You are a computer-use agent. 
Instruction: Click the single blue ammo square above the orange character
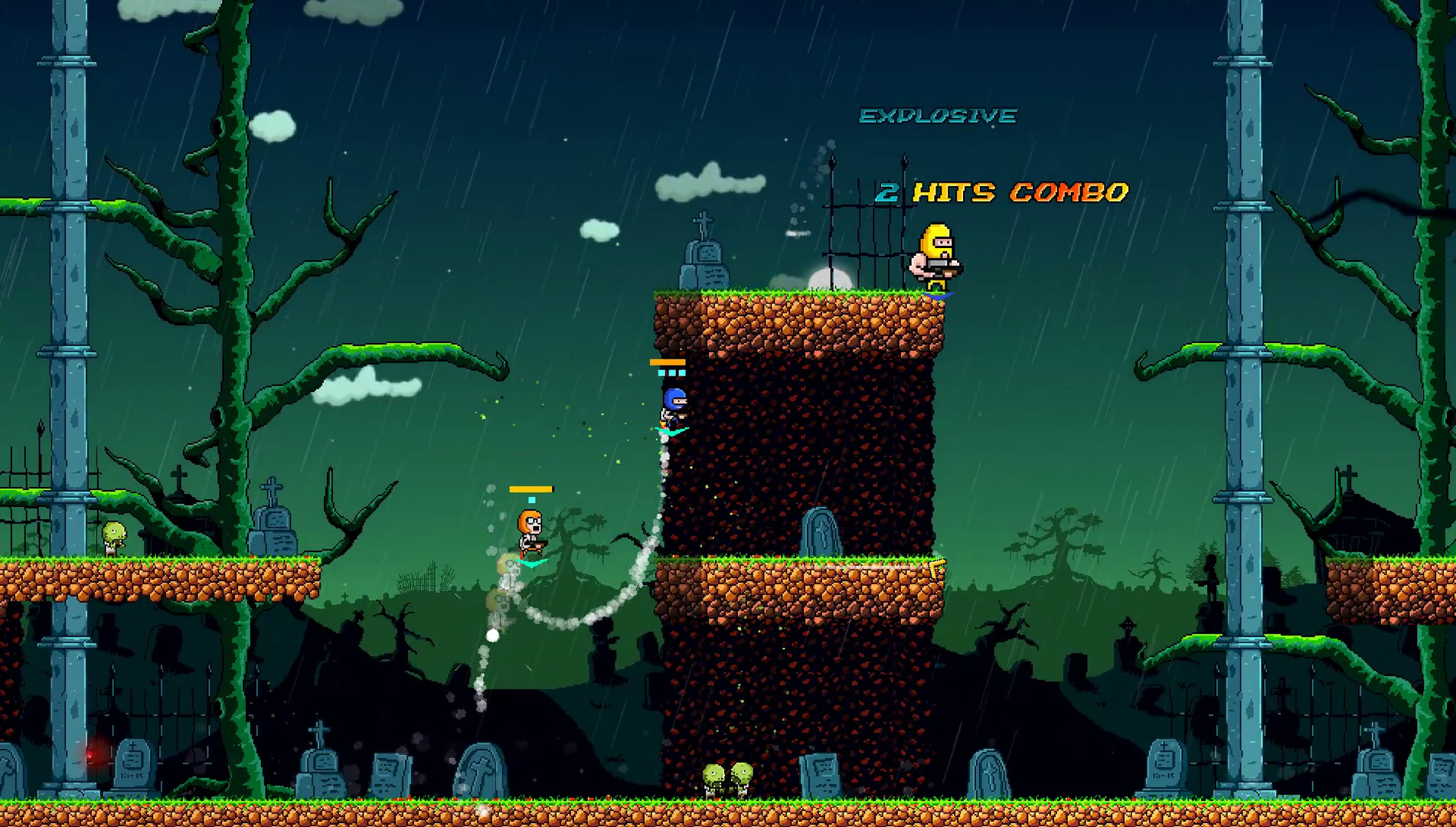(x=531, y=498)
